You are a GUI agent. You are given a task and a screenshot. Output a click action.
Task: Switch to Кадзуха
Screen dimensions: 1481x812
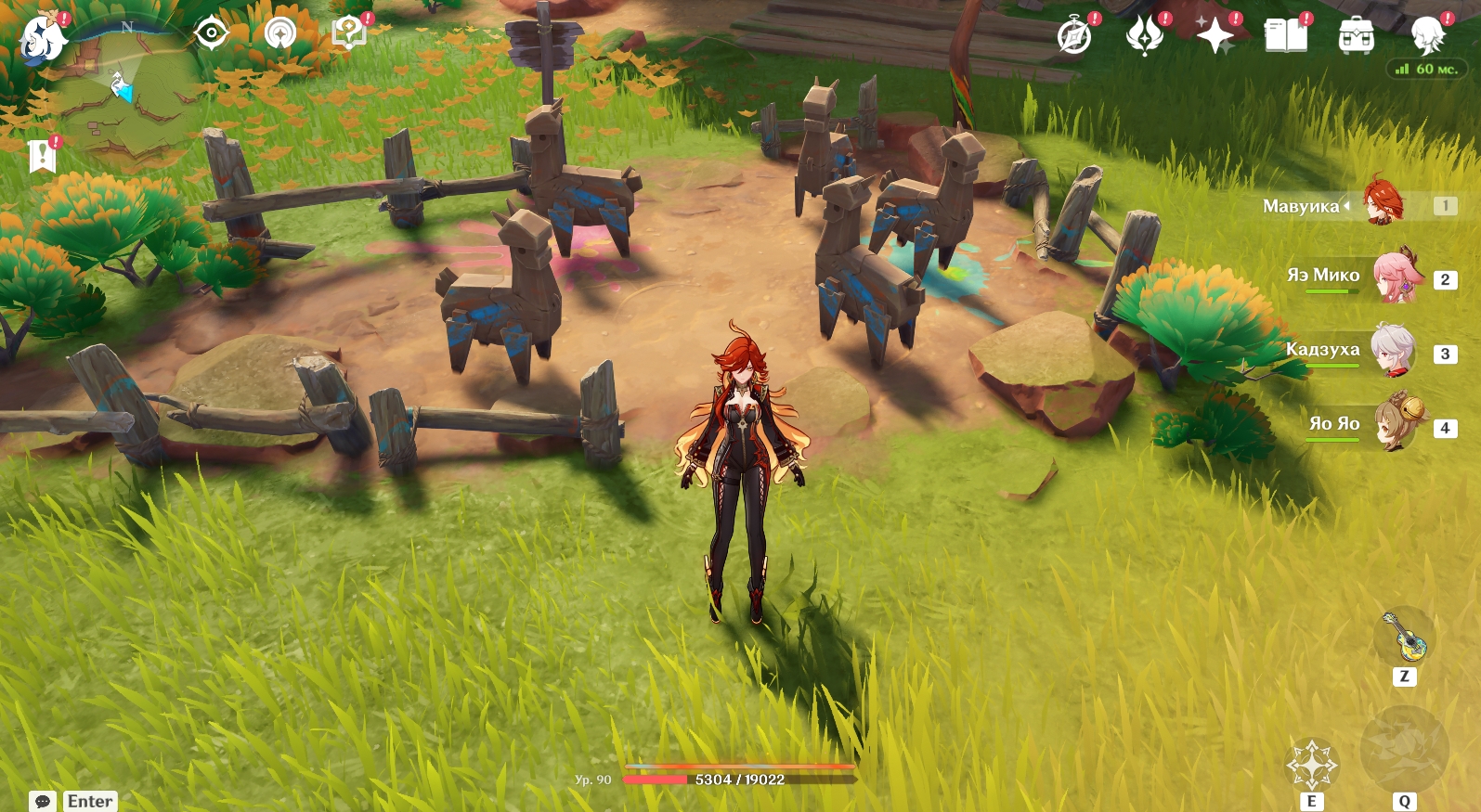tap(1393, 351)
